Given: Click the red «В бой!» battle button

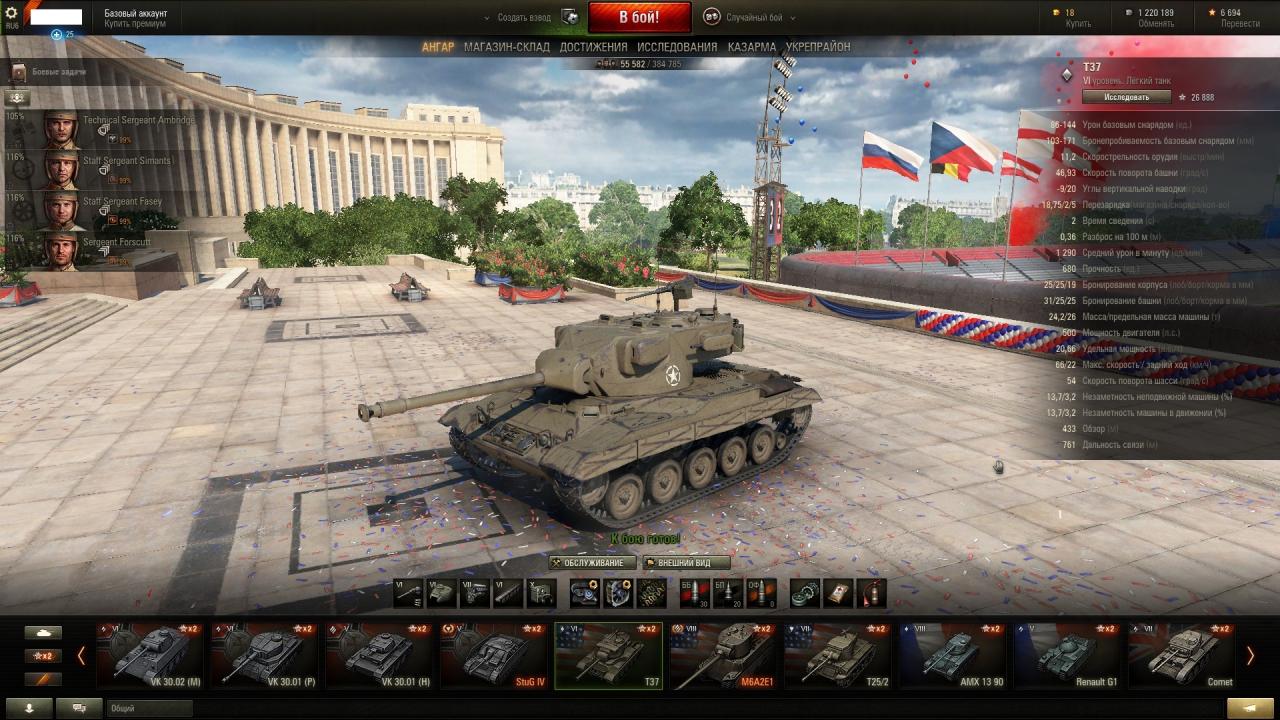Looking at the screenshot, I should click(x=639, y=17).
